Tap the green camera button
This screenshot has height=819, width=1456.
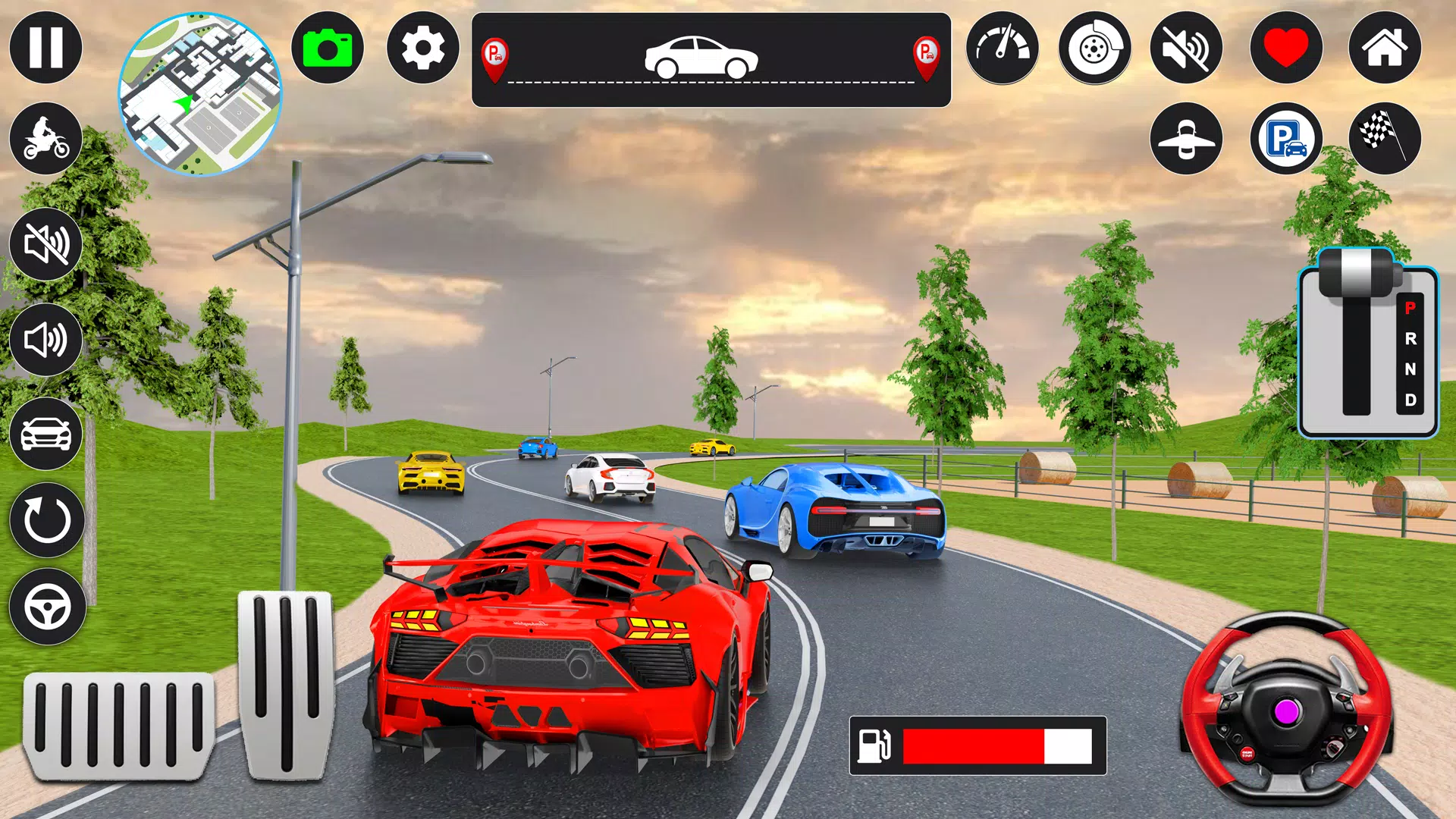(328, 48)
